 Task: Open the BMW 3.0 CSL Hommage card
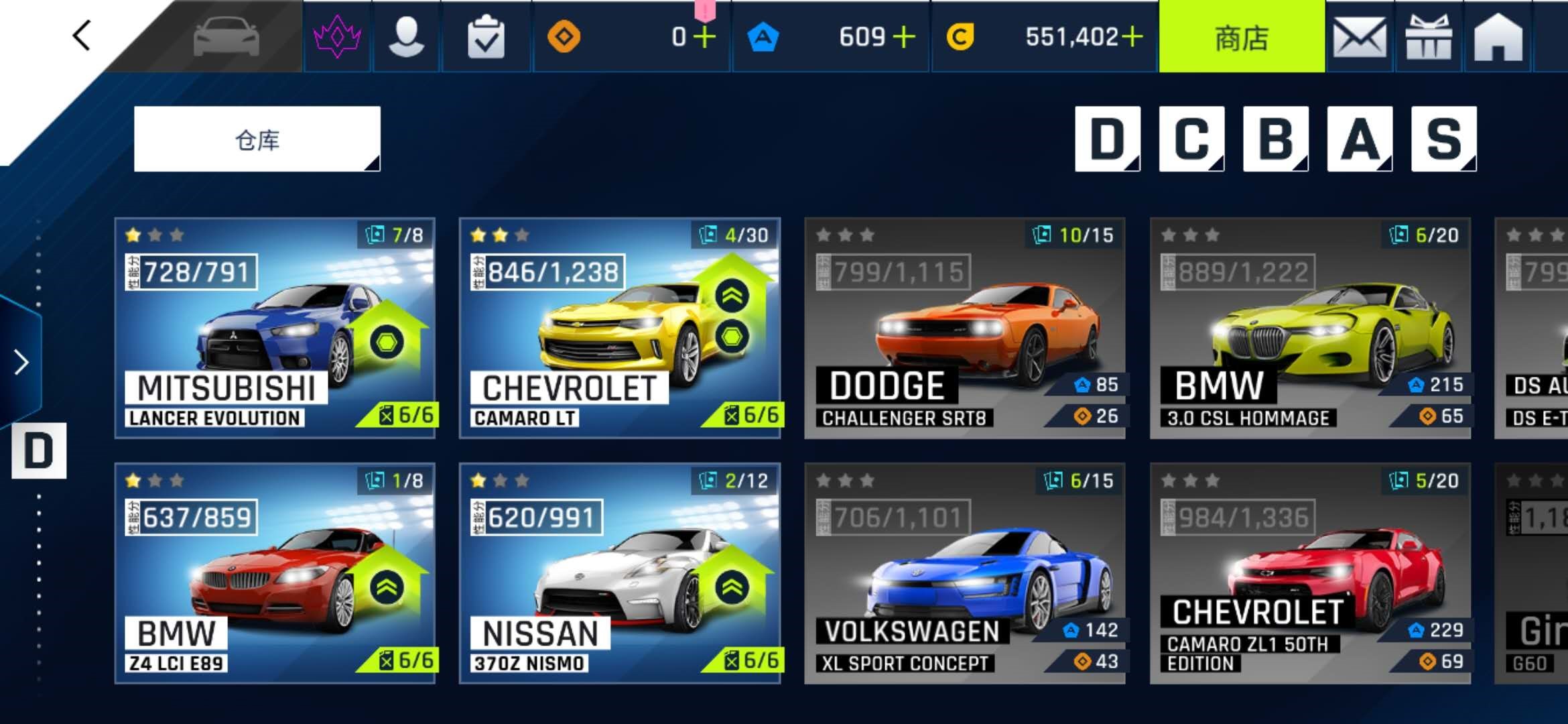tap(1310, 328)
